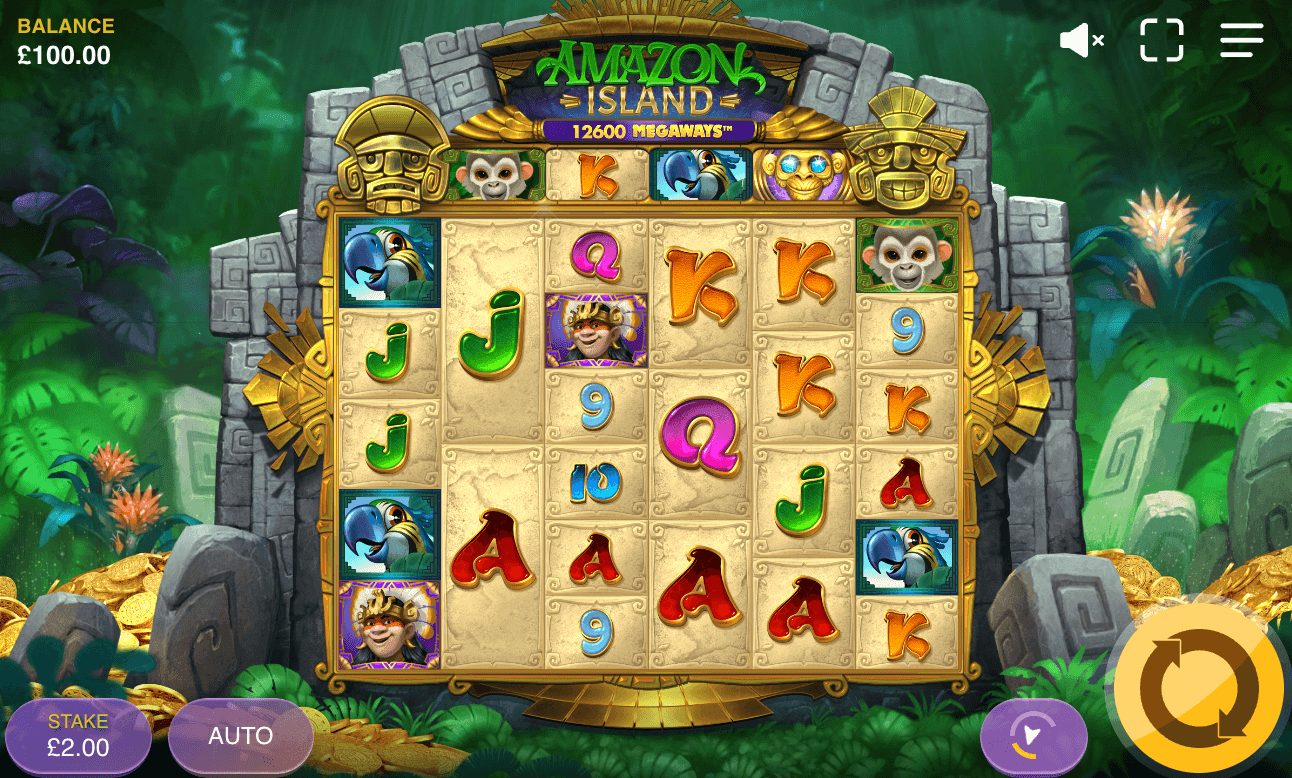Expand the autoplay options with AUTO

(x=240, y=735)
